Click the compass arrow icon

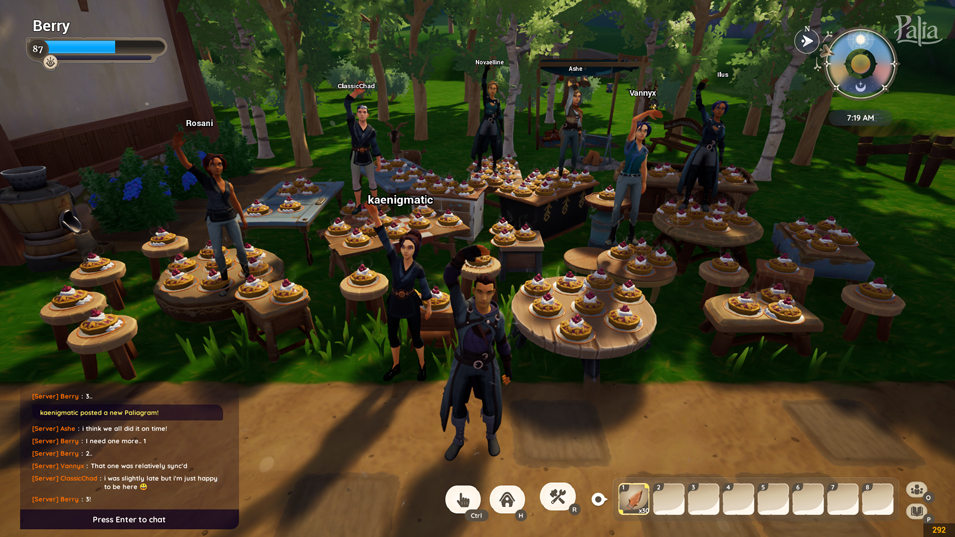point(806,42)
